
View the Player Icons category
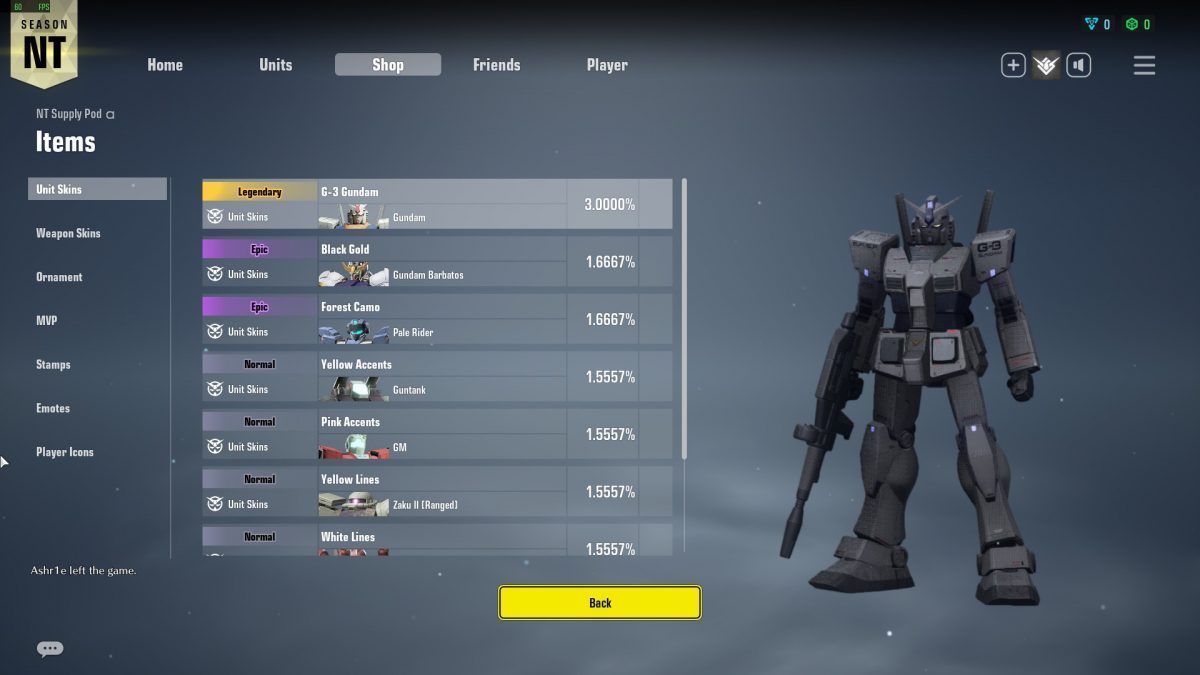pyautogui.click(x=65, y=452)
